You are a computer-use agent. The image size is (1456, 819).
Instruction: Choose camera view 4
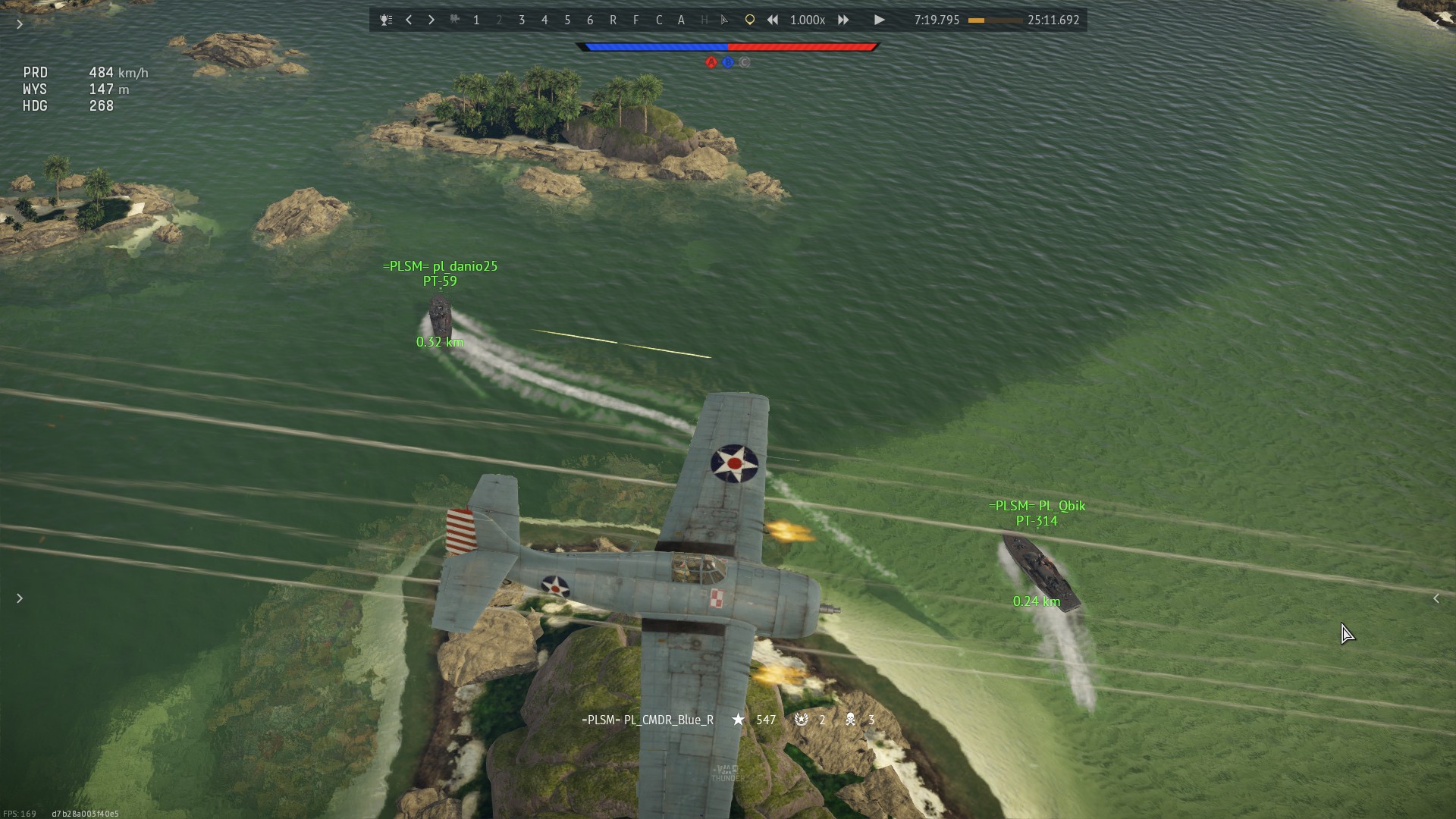(x=544, y=20)
